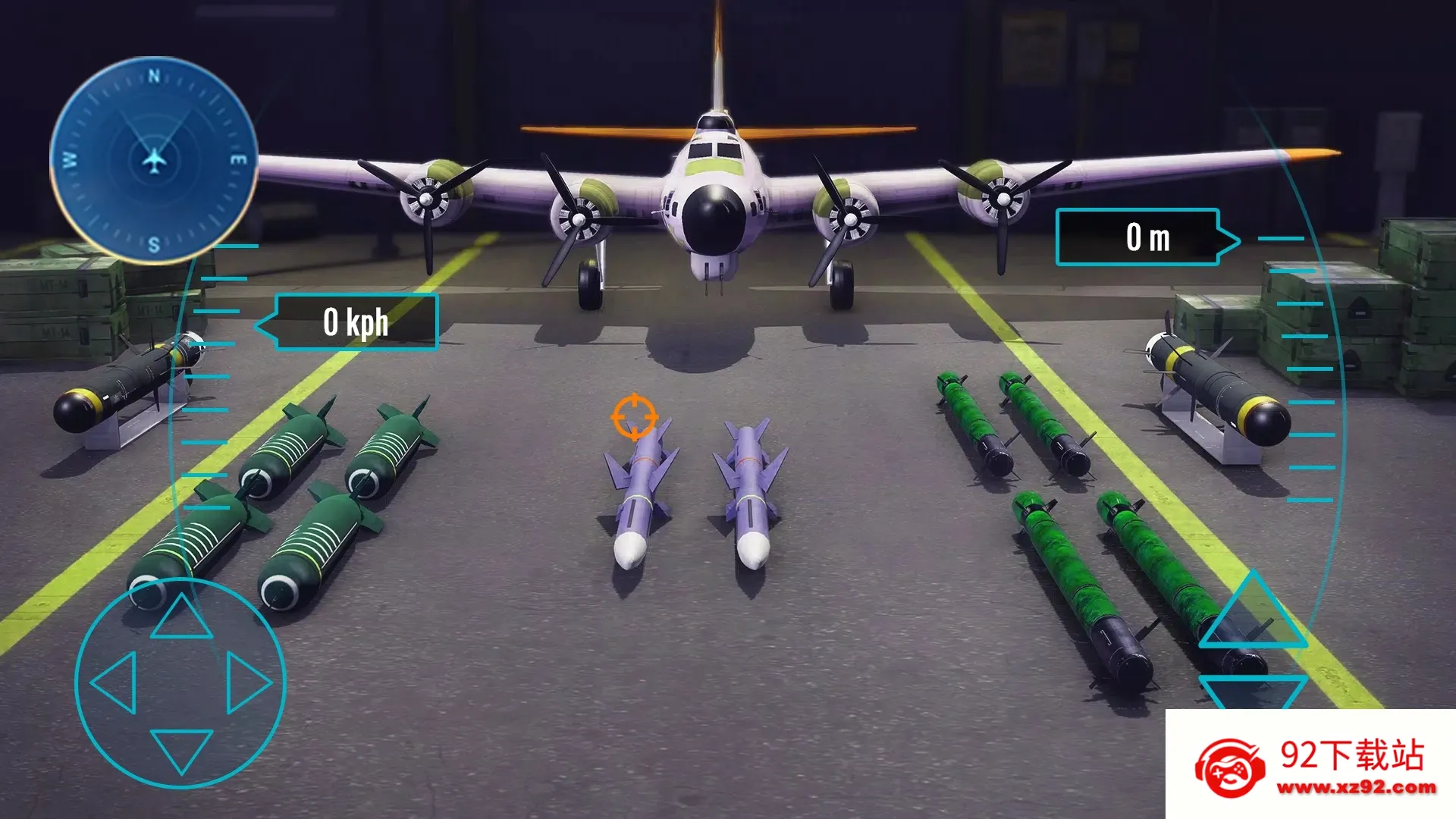Tap the large altitude up triangle
The width and height of the screenshot is (1456, 819).
click(x=1252, y=616)
